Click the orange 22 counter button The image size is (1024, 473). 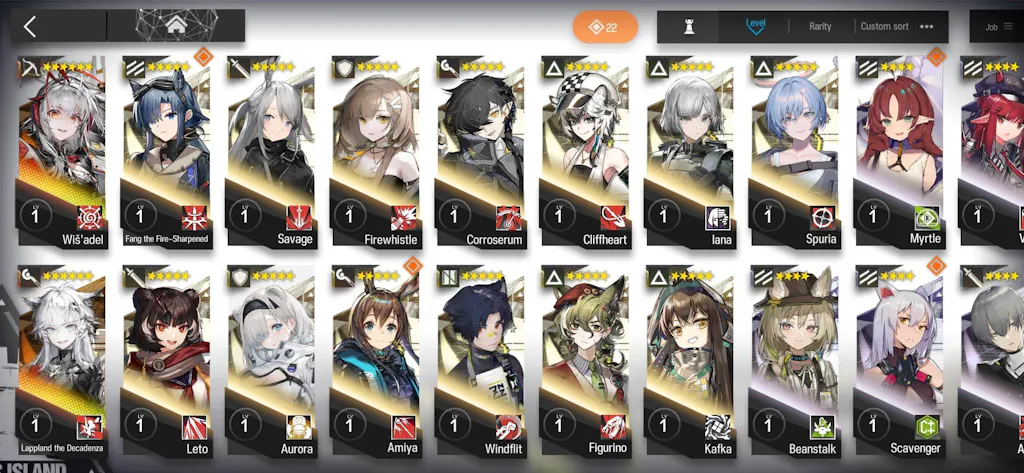point(605,27)
